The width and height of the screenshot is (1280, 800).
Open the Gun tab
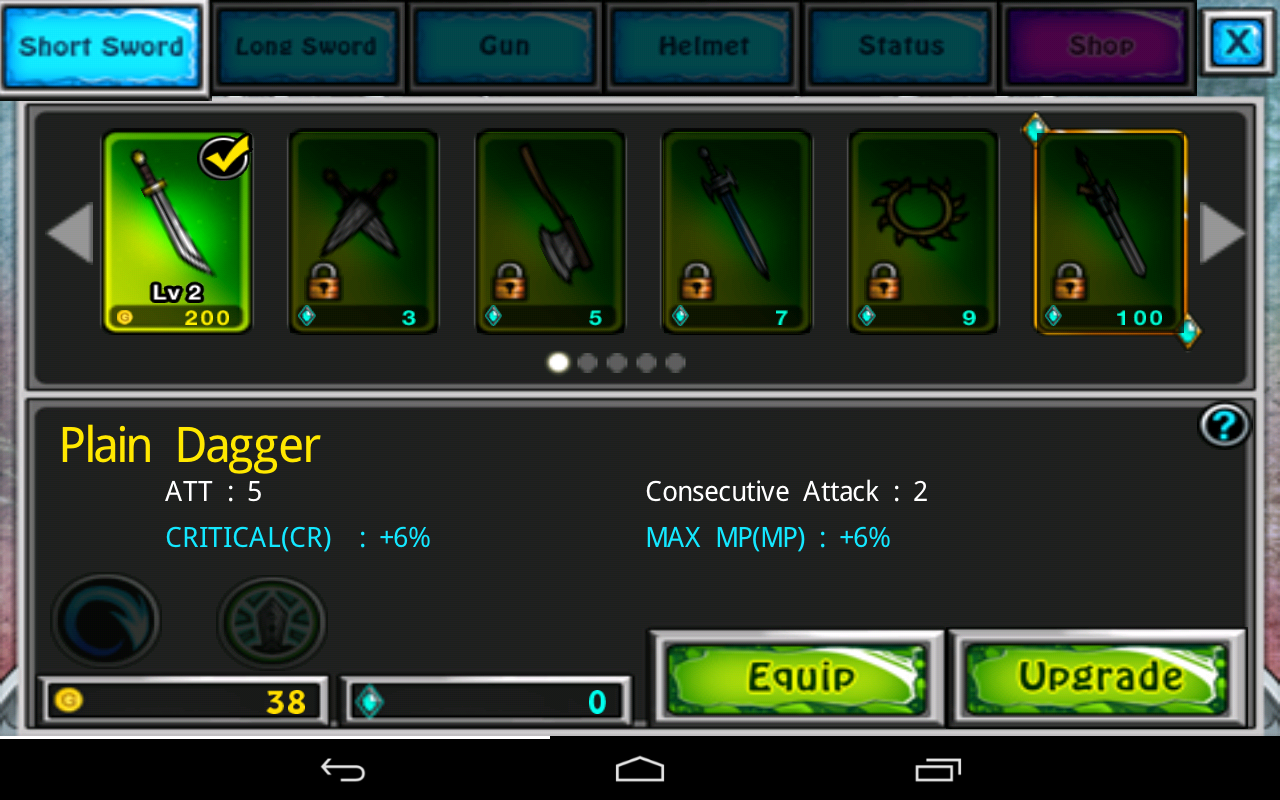pyautogui.click(x=504, y=46)
